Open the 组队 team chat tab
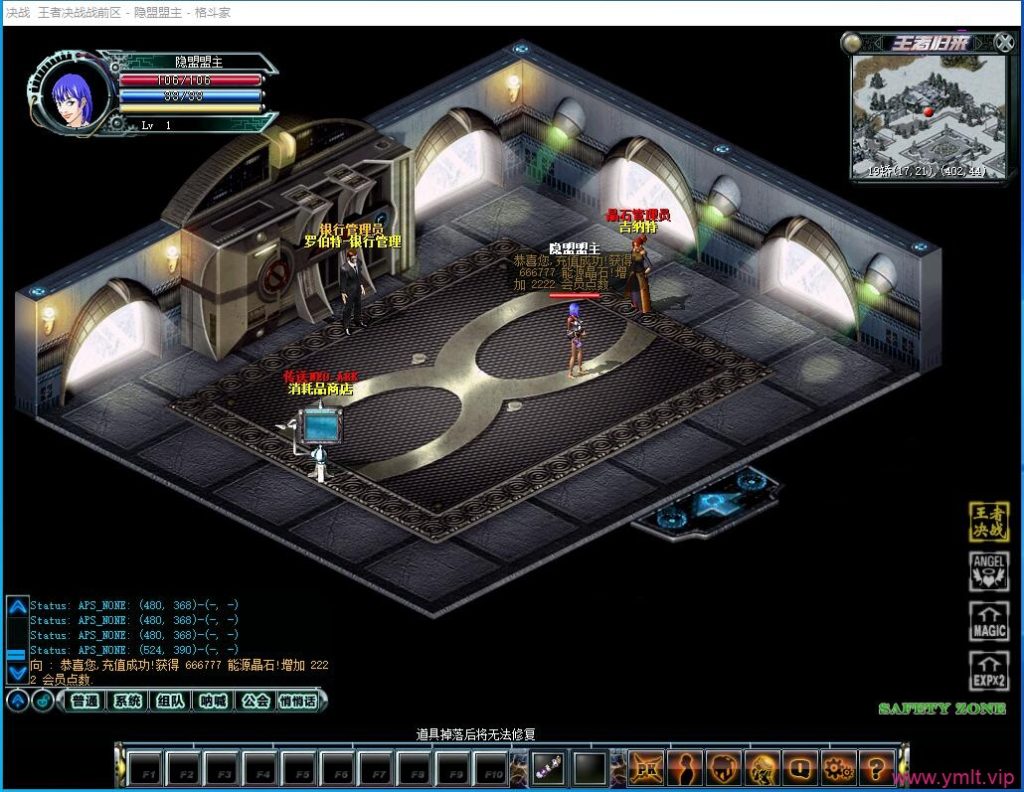1024x792 pixels. point(171,701)
